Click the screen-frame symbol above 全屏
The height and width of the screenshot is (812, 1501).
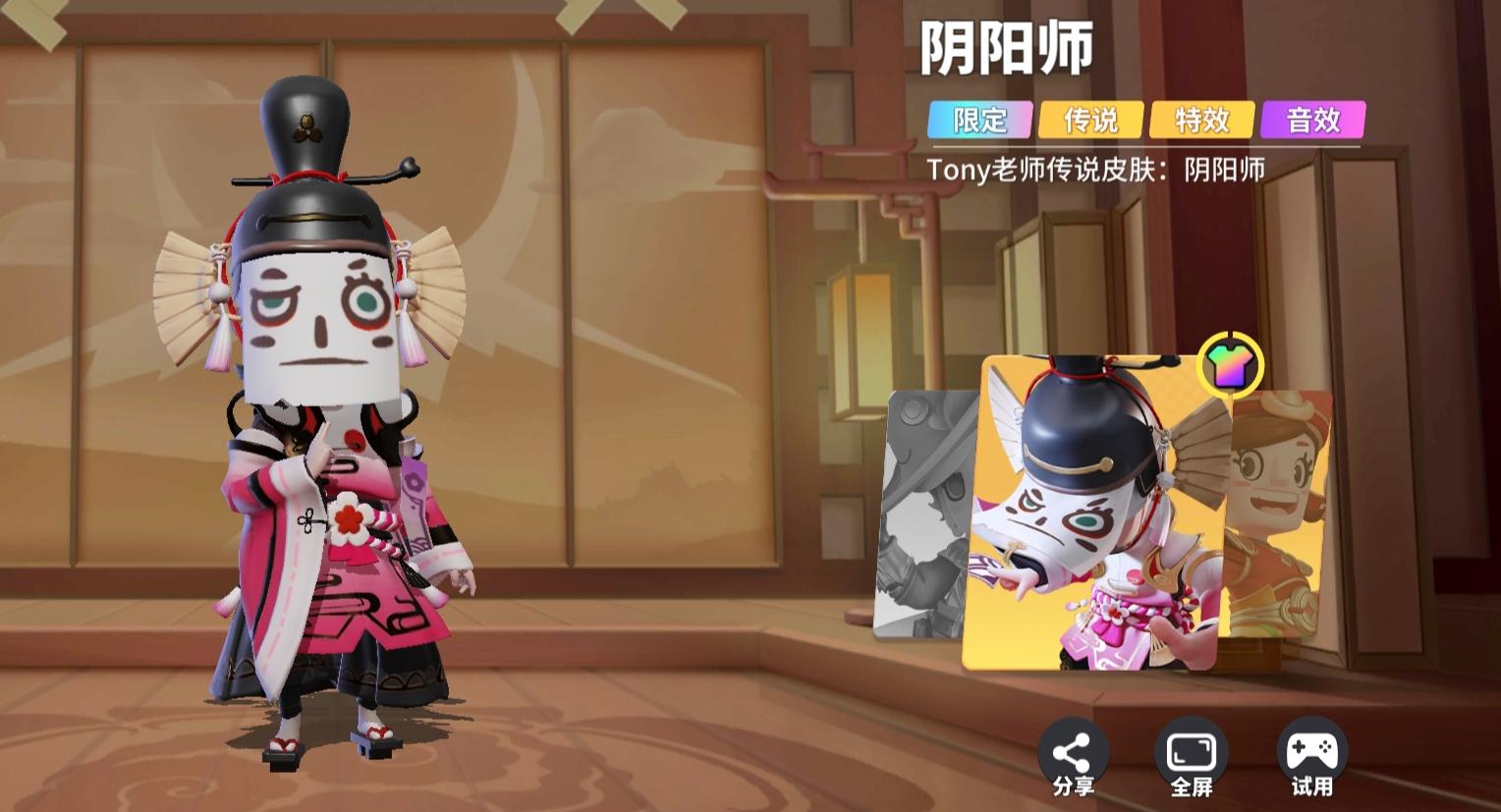tap(1190, 748)
